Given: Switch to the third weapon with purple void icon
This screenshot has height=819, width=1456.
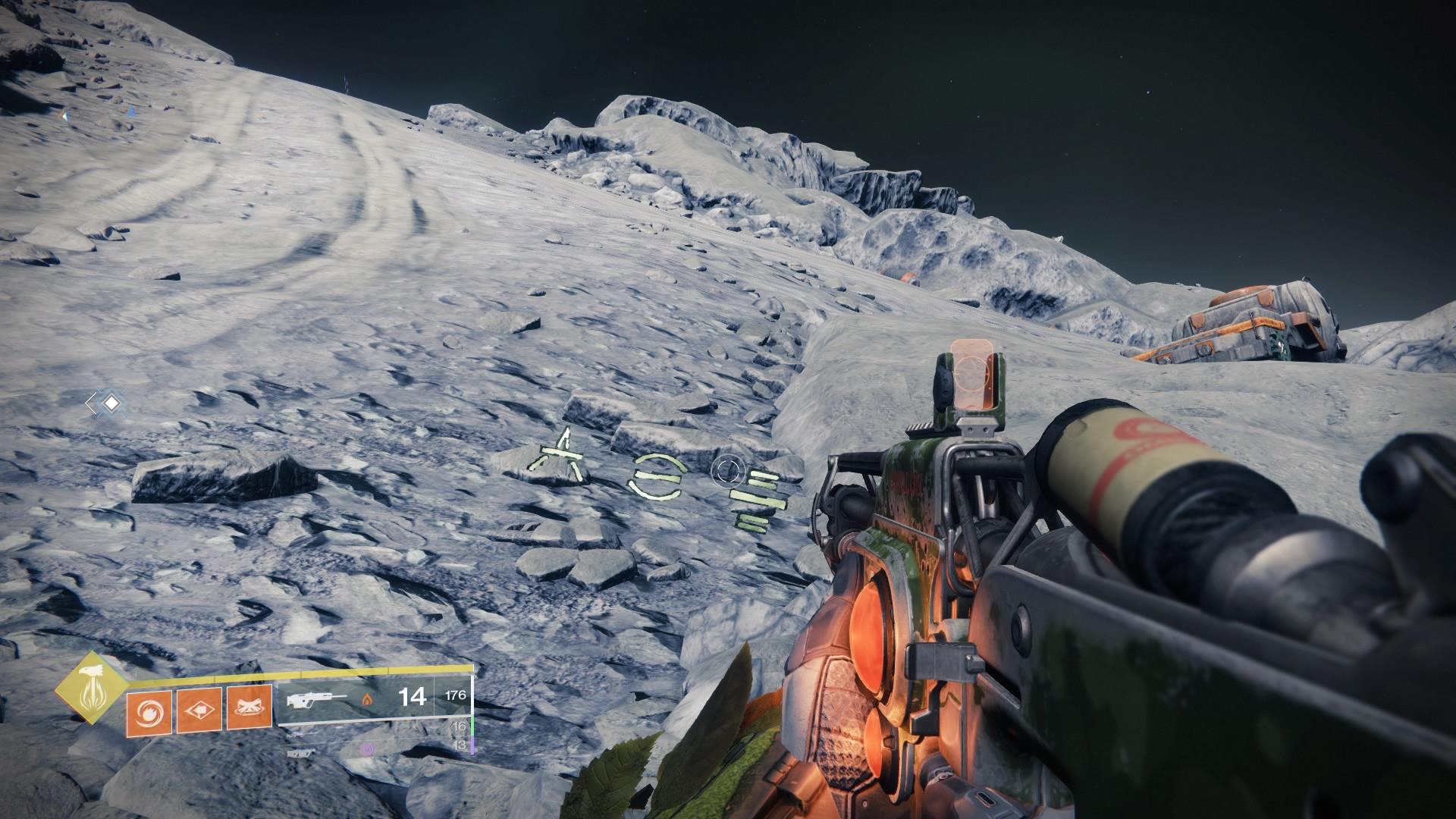Looking at the screenshot, I should [x=302, y=752].
